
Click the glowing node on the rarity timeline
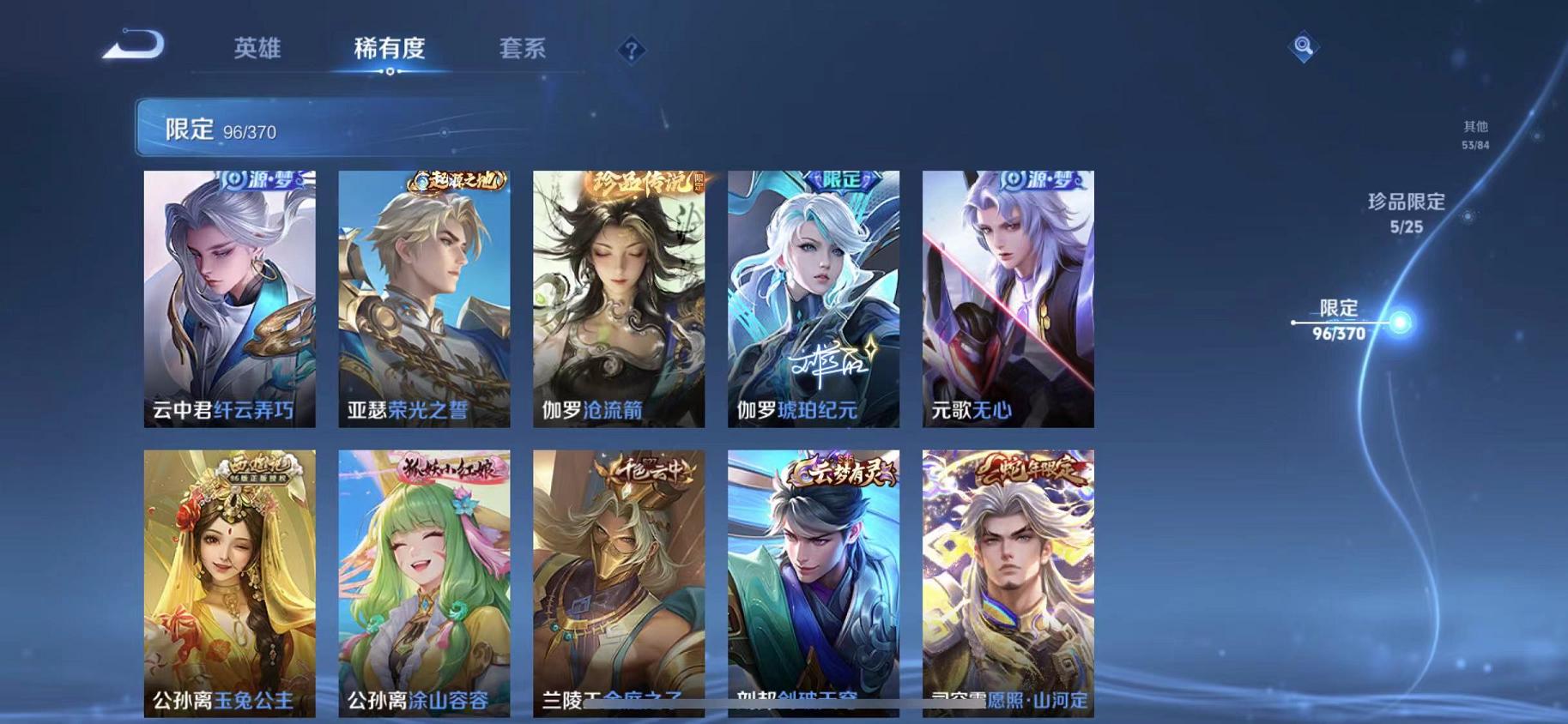[x=1399, y=322]
